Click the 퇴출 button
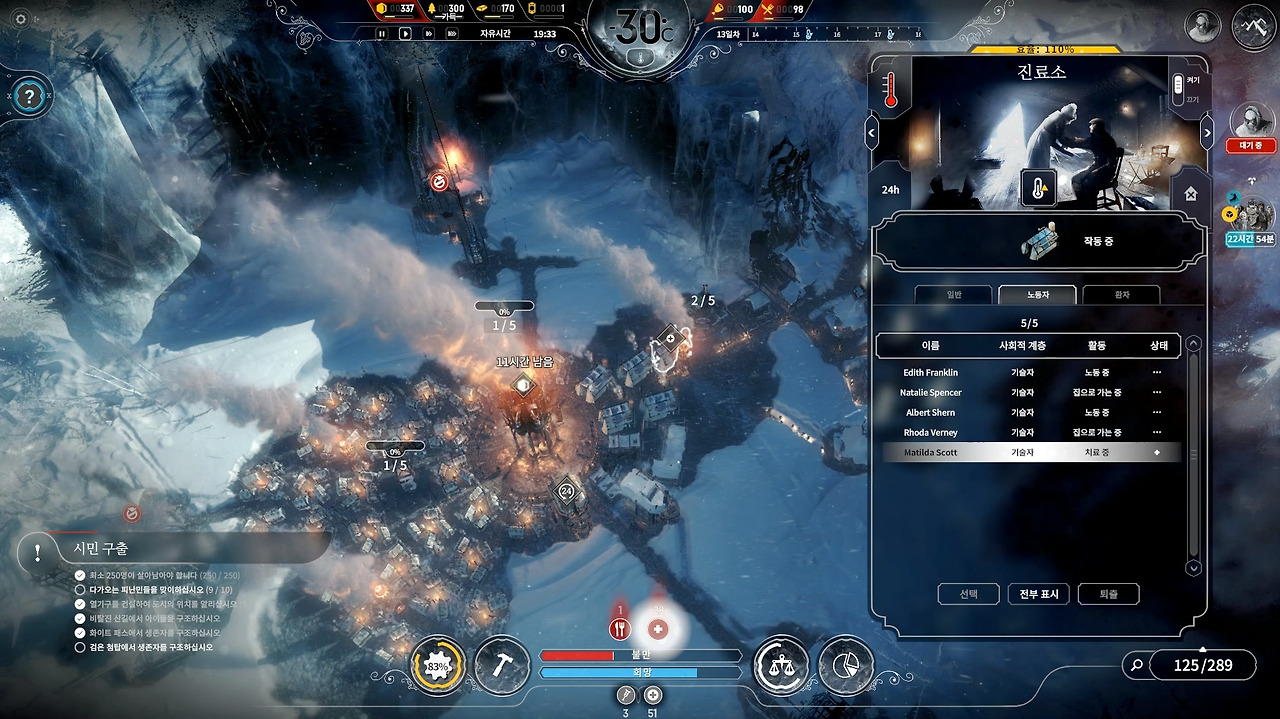 tap(1108, 594)
